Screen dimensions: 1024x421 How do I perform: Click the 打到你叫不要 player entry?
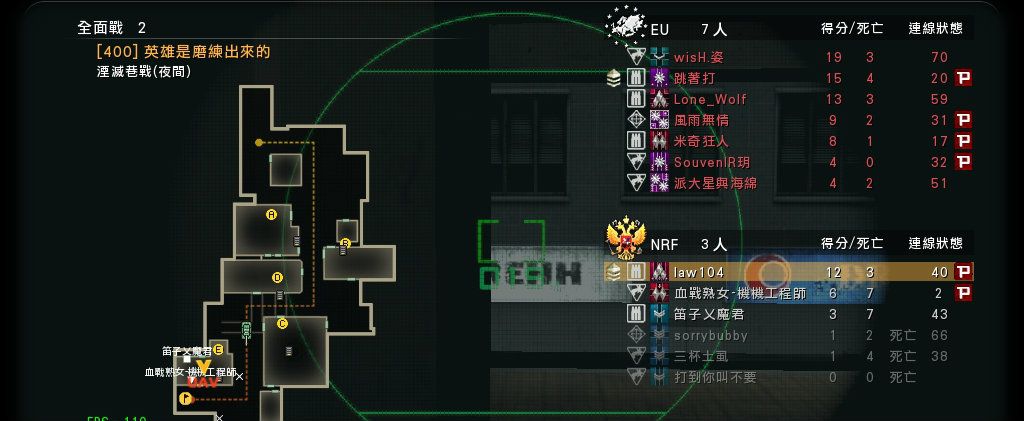click(x=714, y=377)
